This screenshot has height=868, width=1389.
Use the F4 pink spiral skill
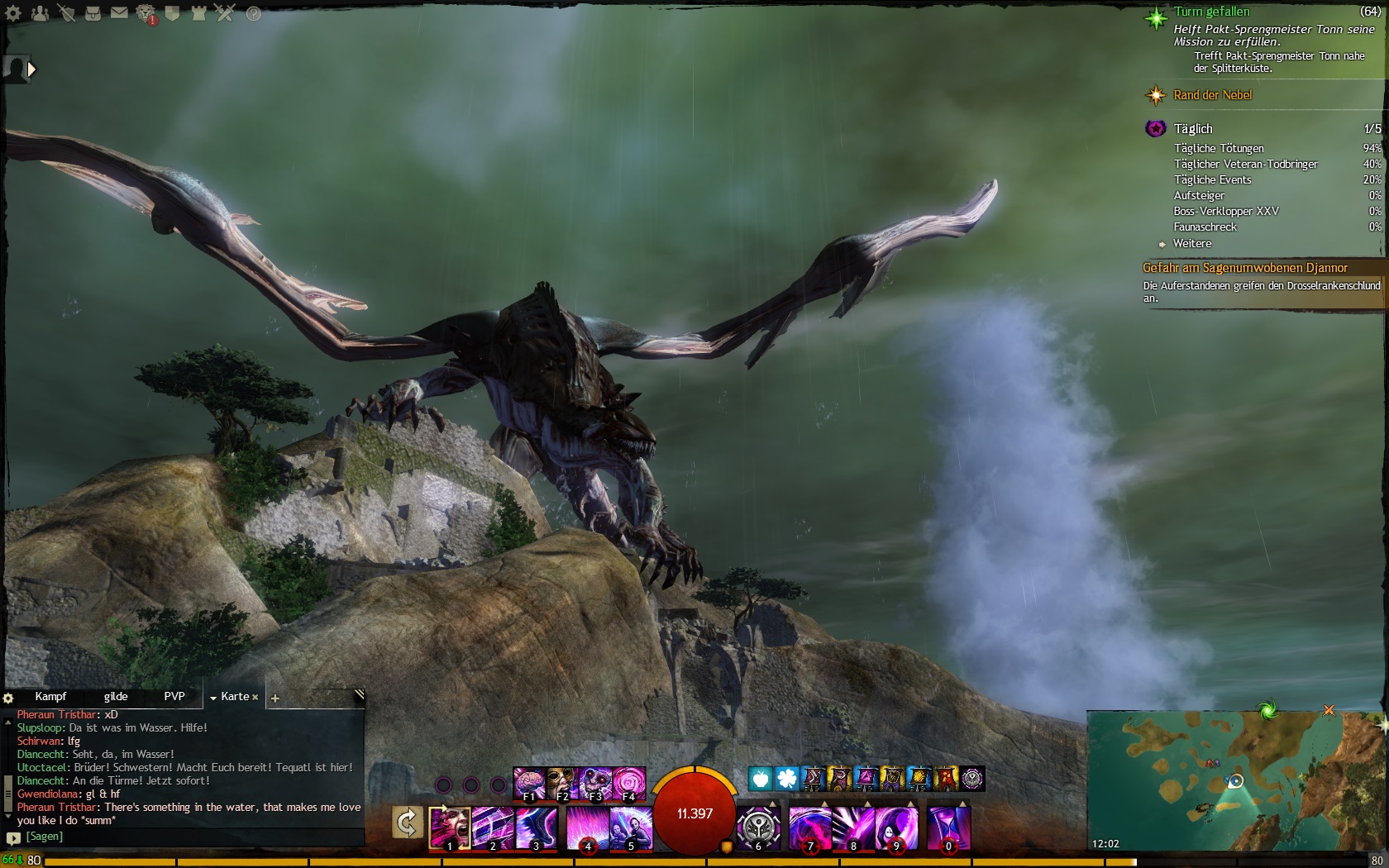pyautogui.click(x=628, y=784)
